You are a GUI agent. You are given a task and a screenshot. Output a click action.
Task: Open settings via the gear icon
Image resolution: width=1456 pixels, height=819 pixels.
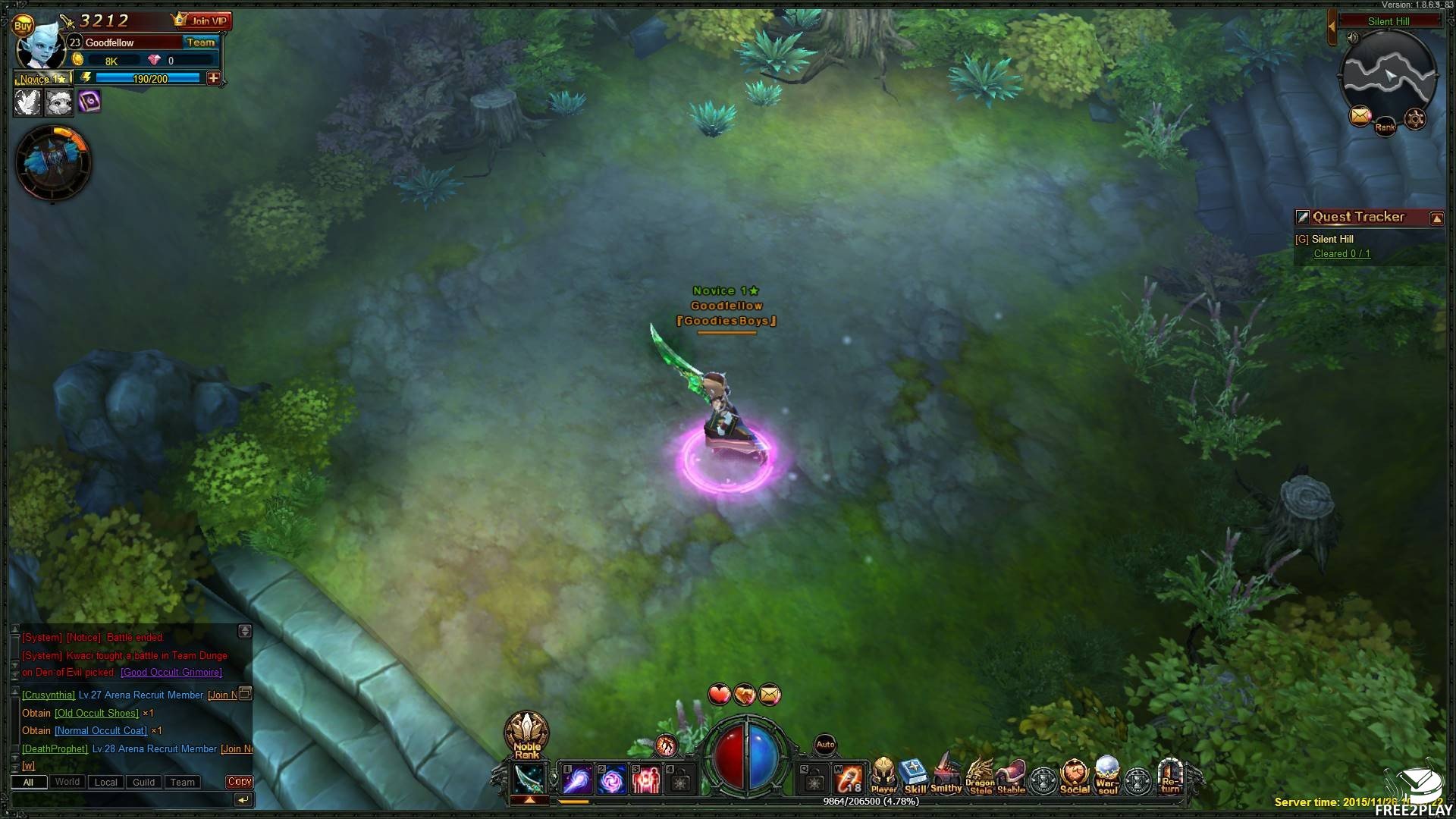tap(1415, 118)
